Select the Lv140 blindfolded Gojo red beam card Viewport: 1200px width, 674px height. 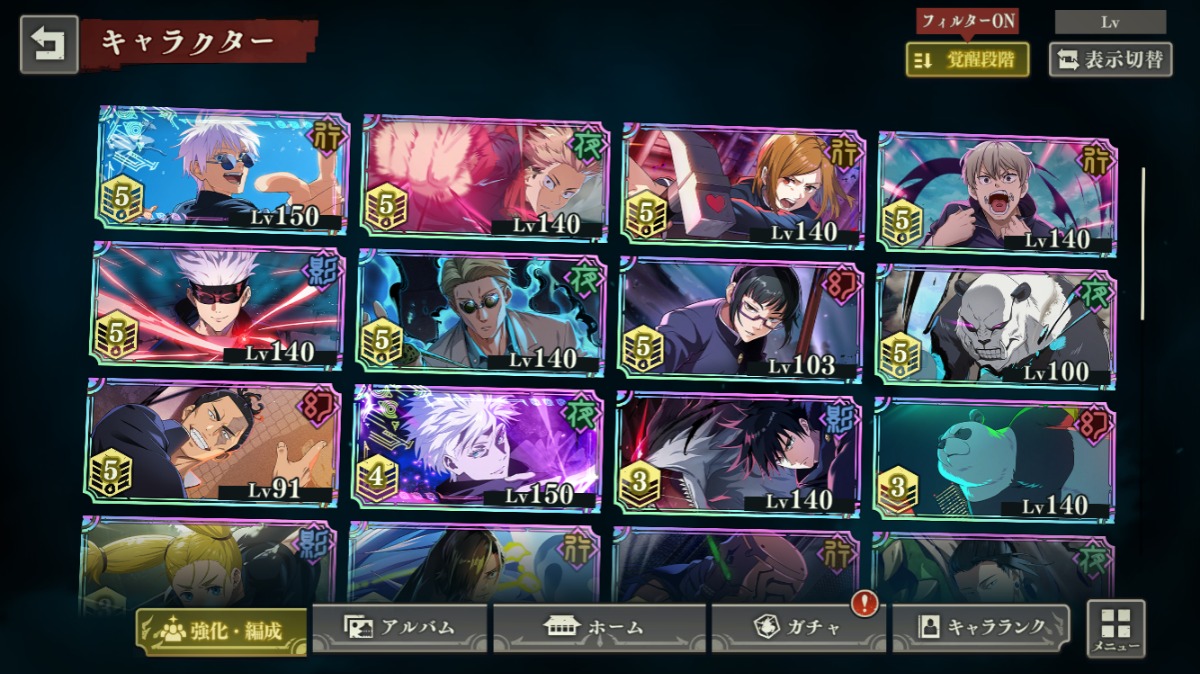pos(218,305)
